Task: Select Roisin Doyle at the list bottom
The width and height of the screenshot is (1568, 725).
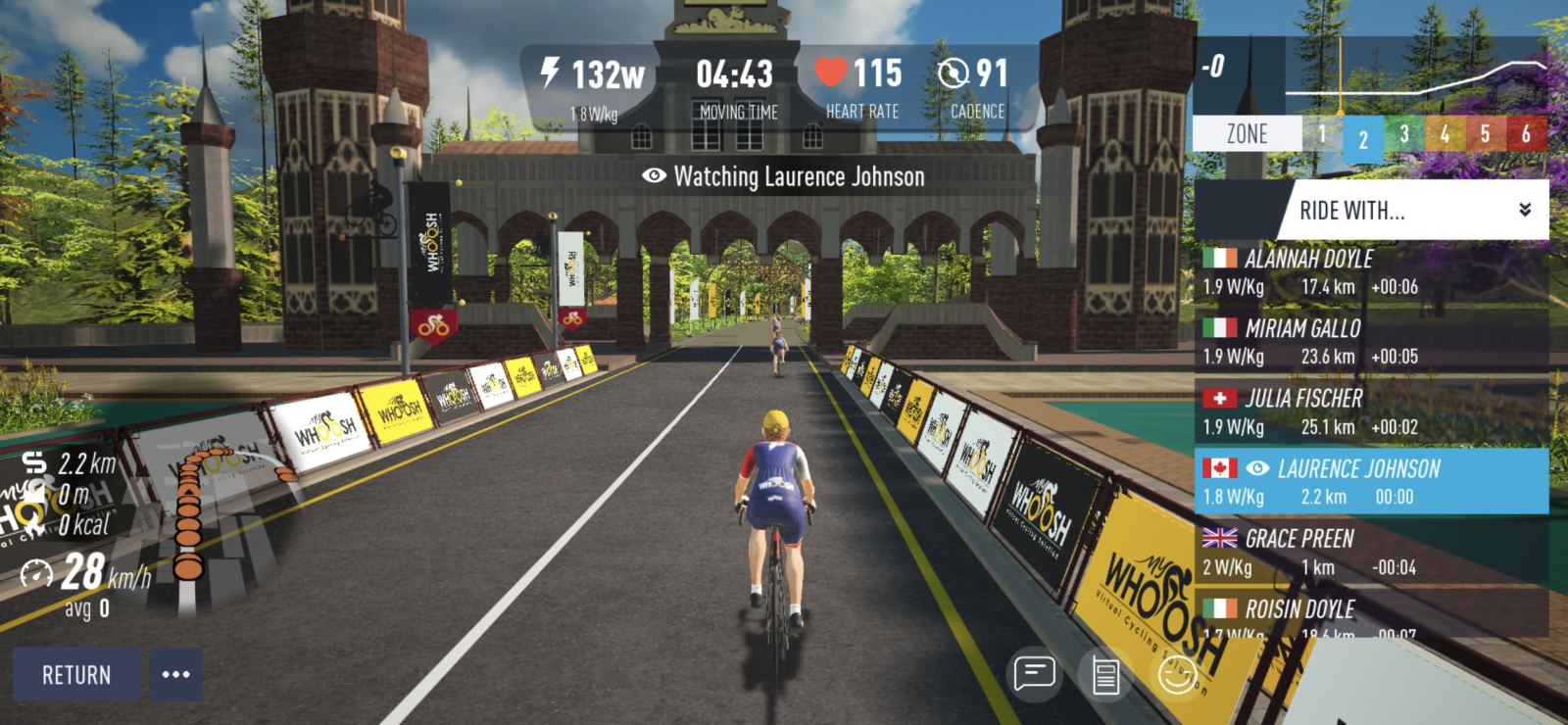Action: click(1372, 617)
